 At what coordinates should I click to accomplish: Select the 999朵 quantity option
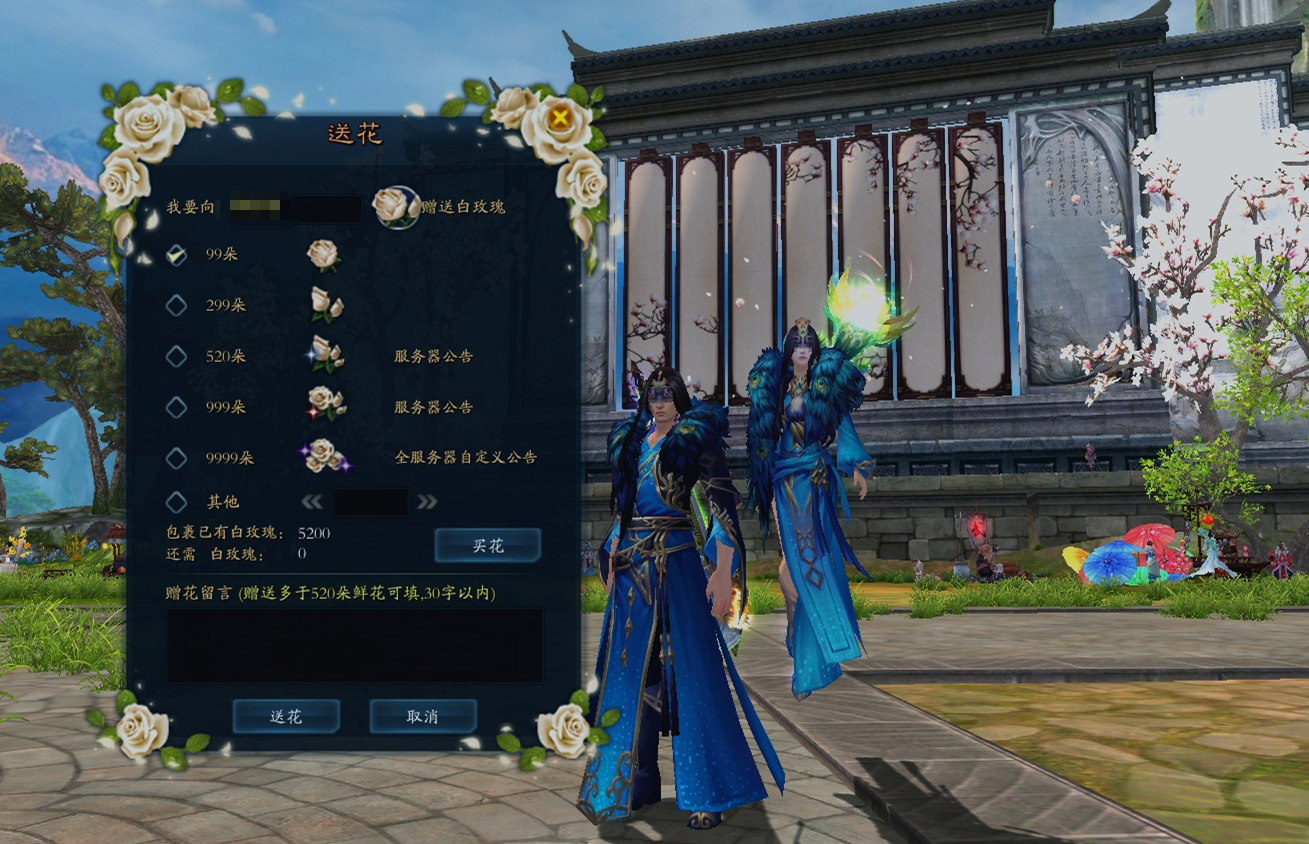coord(176,407)
